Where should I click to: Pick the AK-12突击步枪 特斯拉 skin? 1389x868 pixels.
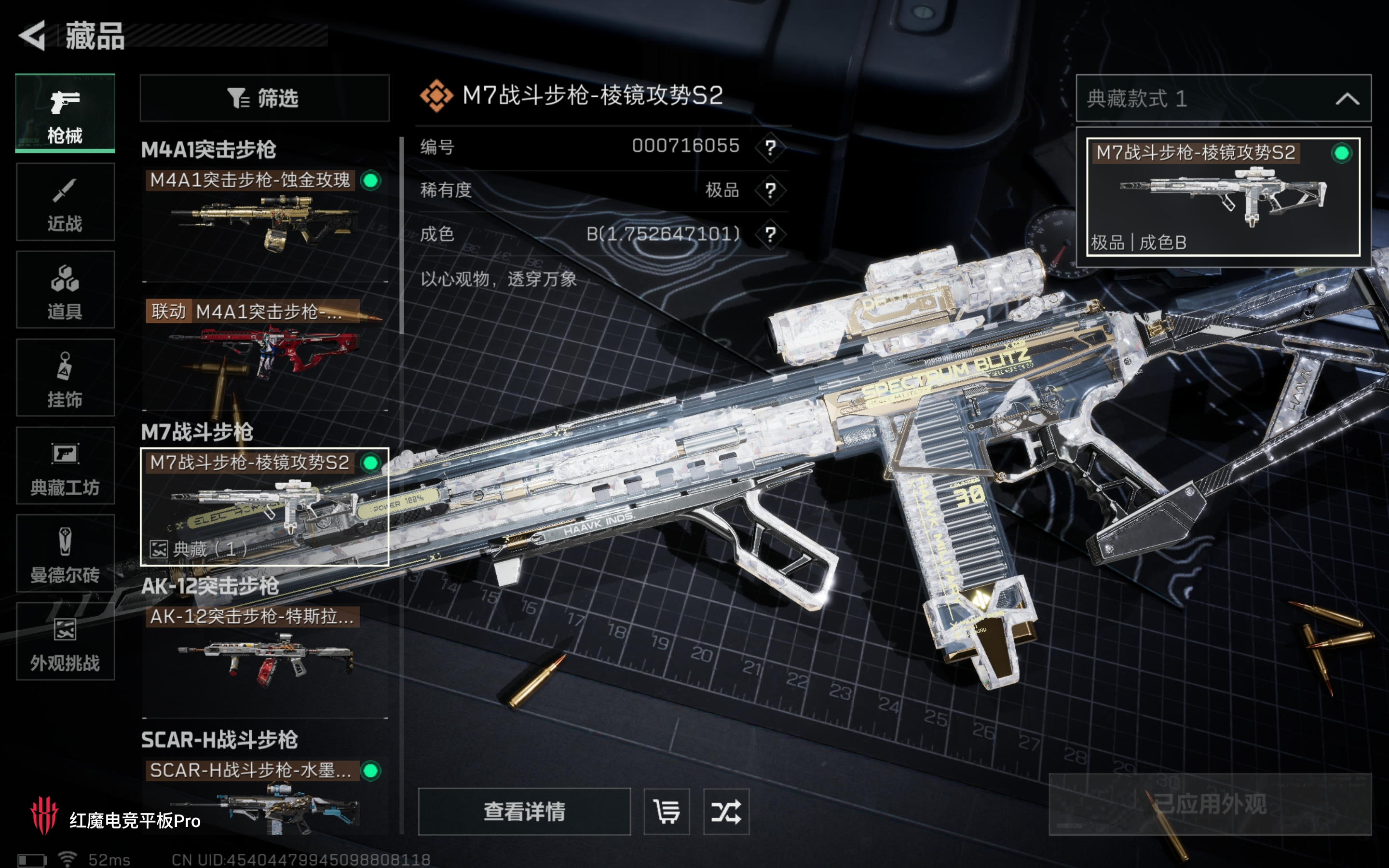click(264, 654)
